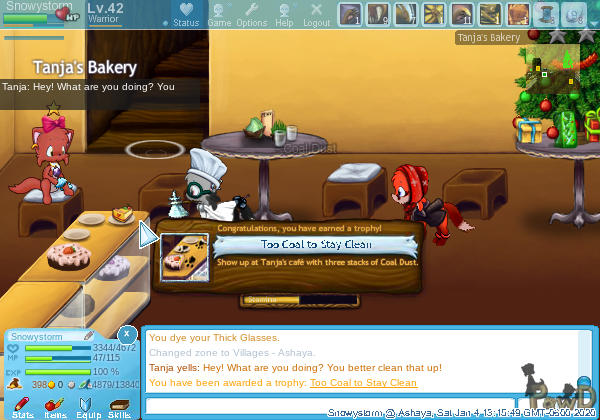Use the thread spool hotbar item

[545, 14]
